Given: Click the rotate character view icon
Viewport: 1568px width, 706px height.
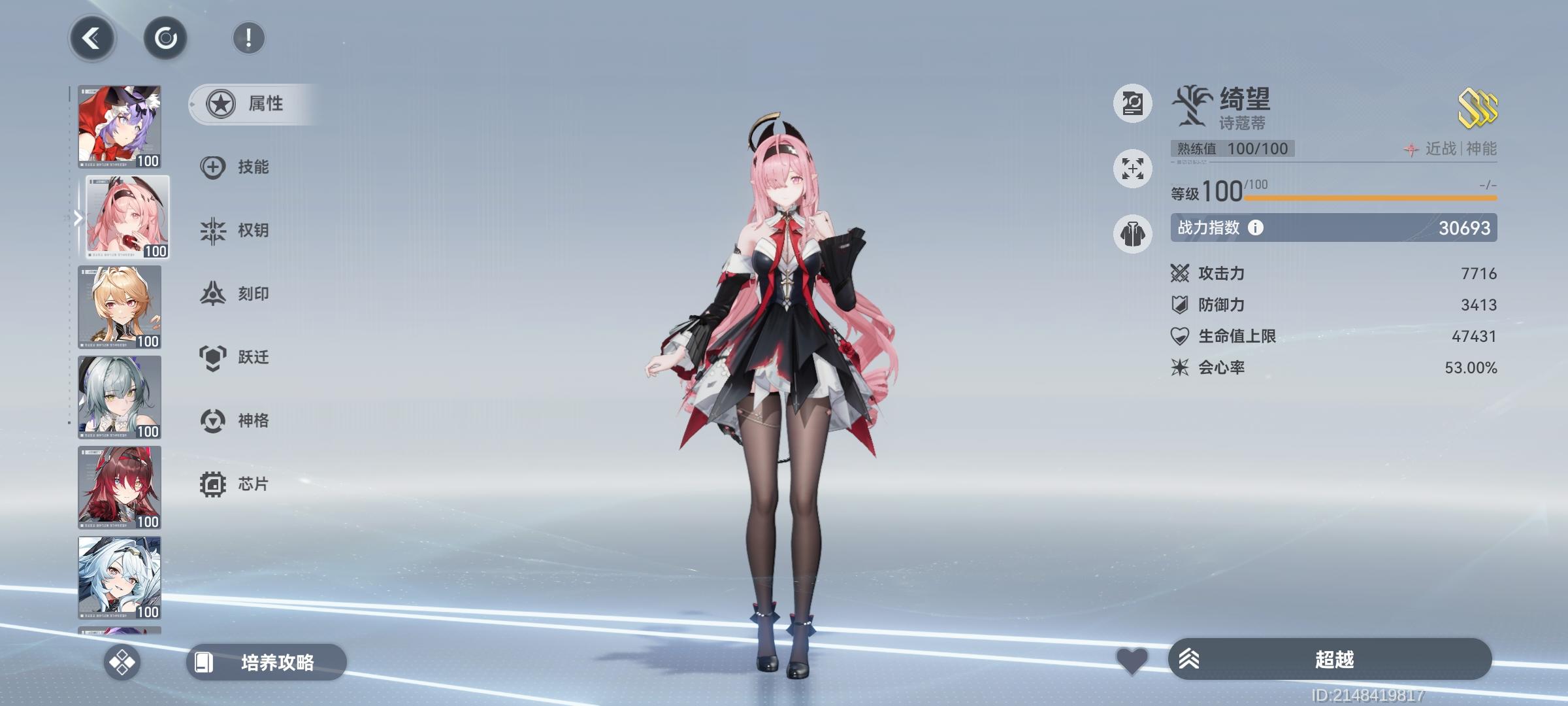Looking at the screenshot, I should 165,37.
